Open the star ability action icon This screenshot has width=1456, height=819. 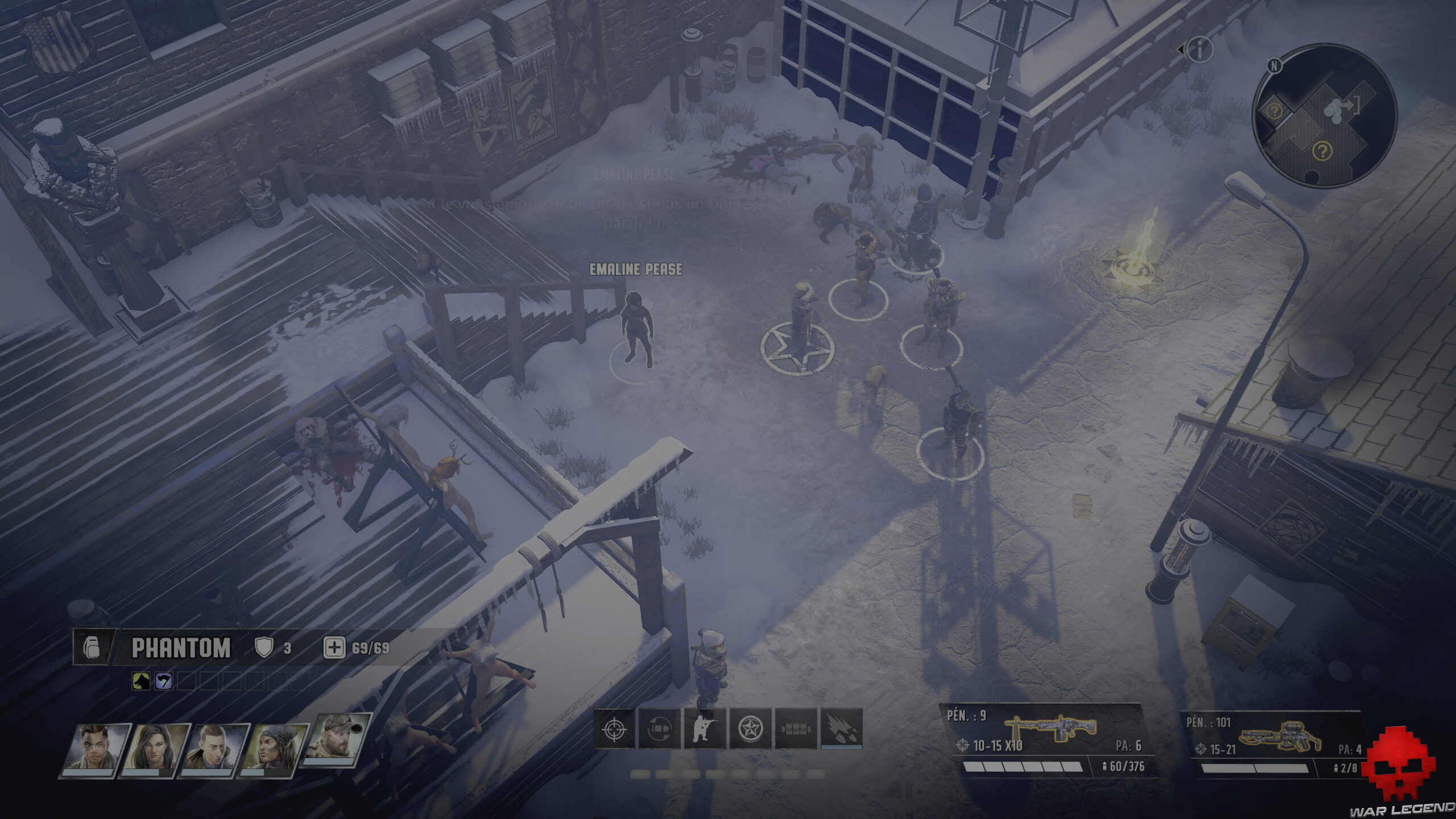pyautogui.click(x=750, y=729)
